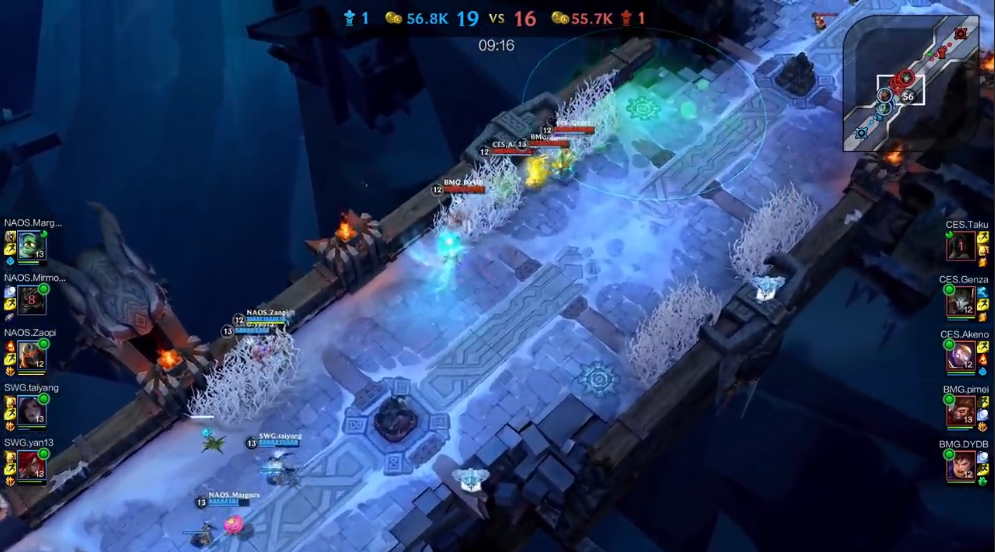
Task: Click NAOS.Zaopi's champion portrait
Action: (31, 355)
